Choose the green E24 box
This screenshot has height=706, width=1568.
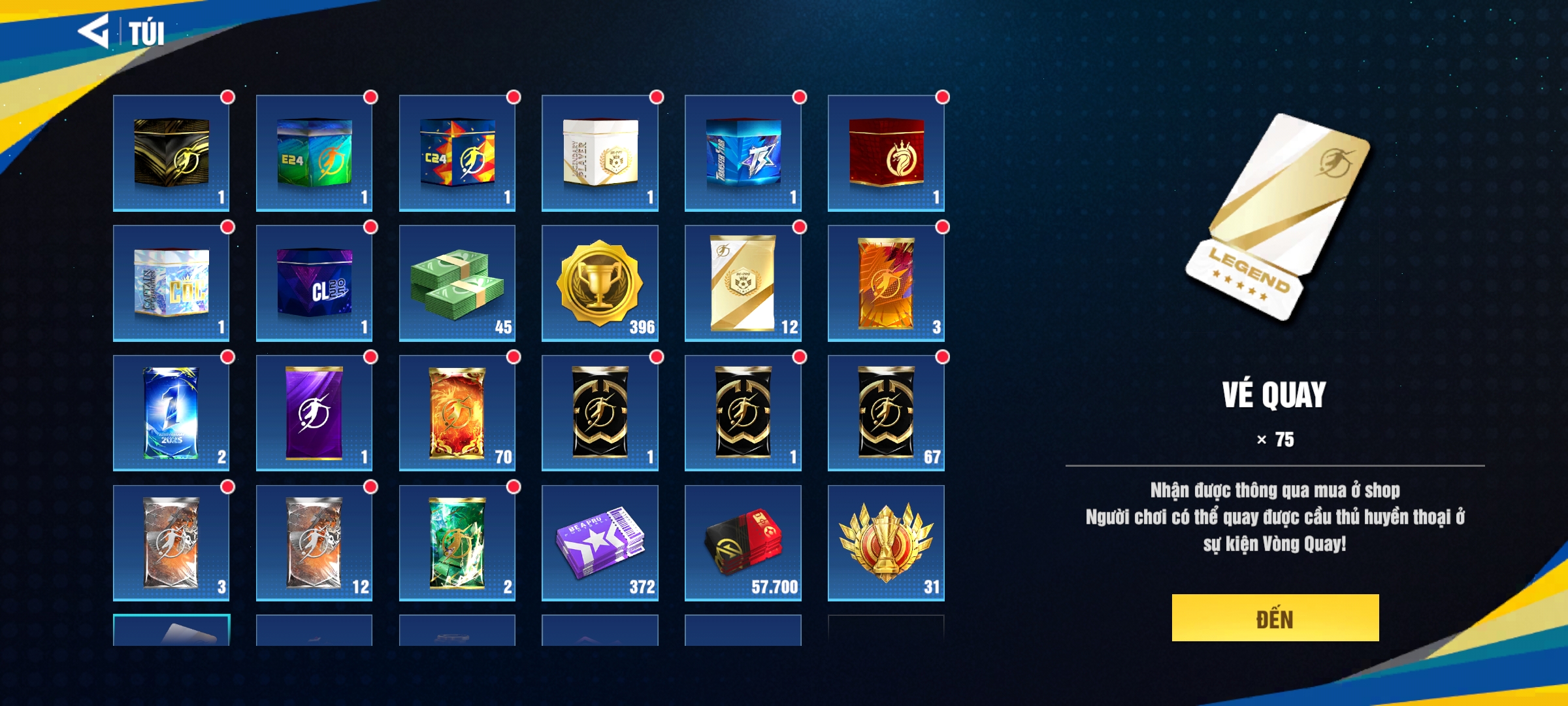(x=314, y=153)
